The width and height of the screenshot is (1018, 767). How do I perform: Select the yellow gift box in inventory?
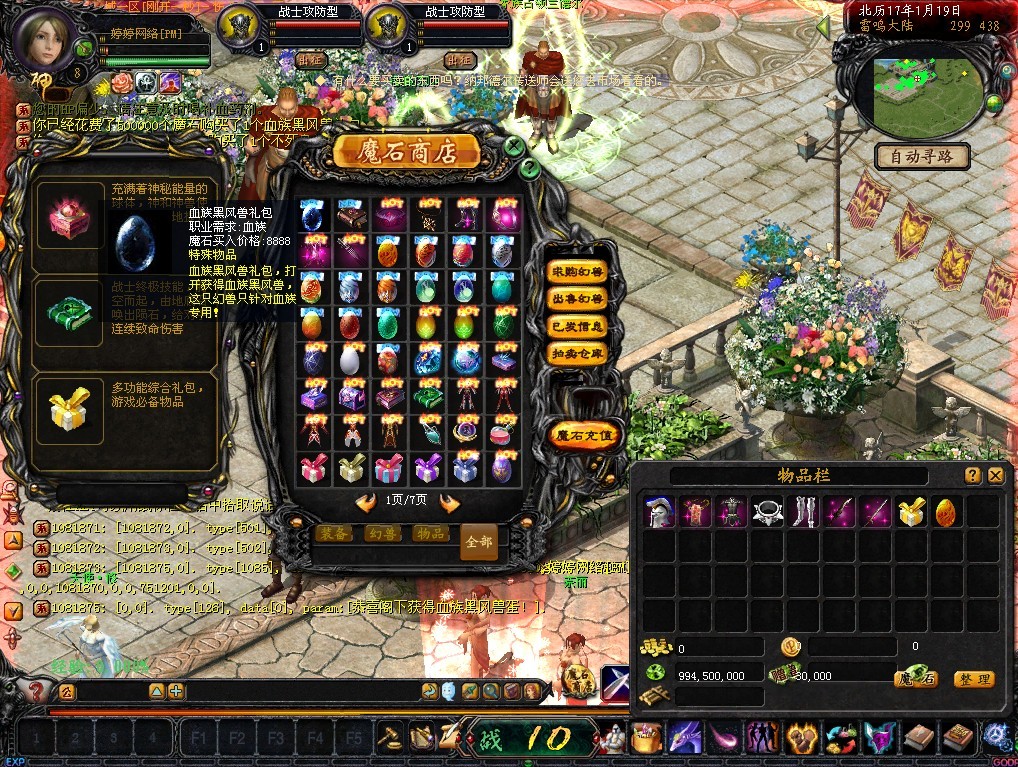[x=910, y=512]
